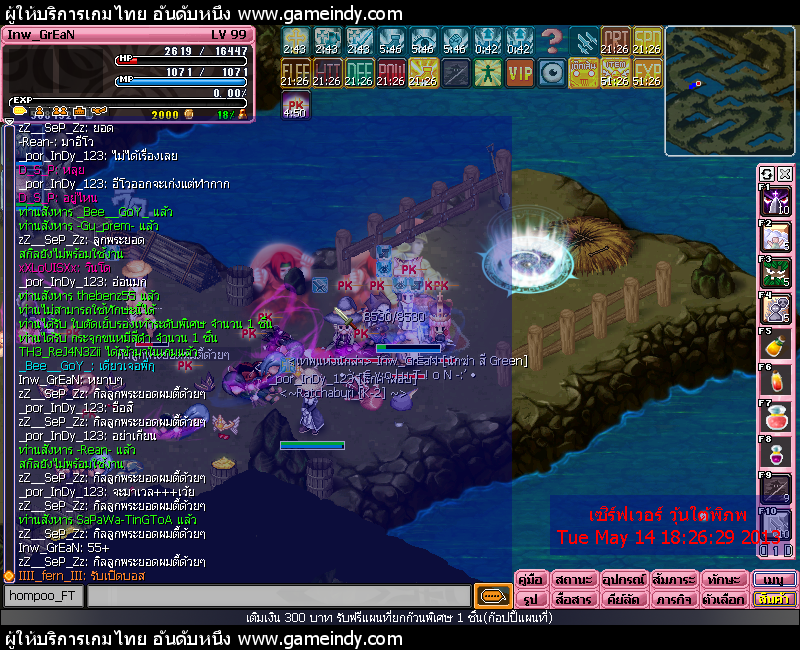800x650 pixels.
Task: Open the ตัวเลือก (options) panel
Action: tap(721, 600)
